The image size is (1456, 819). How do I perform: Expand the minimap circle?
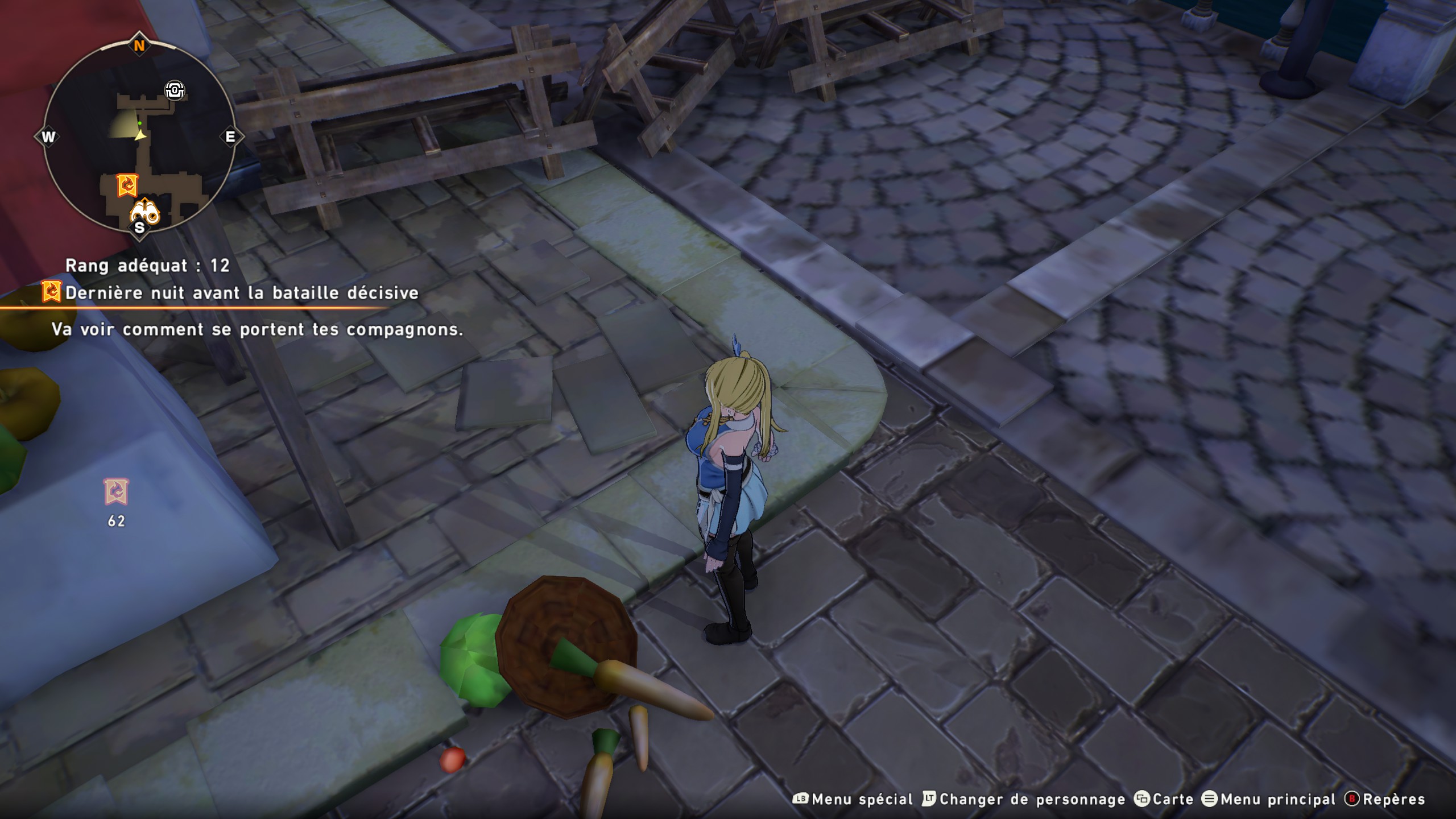[139, 136]
